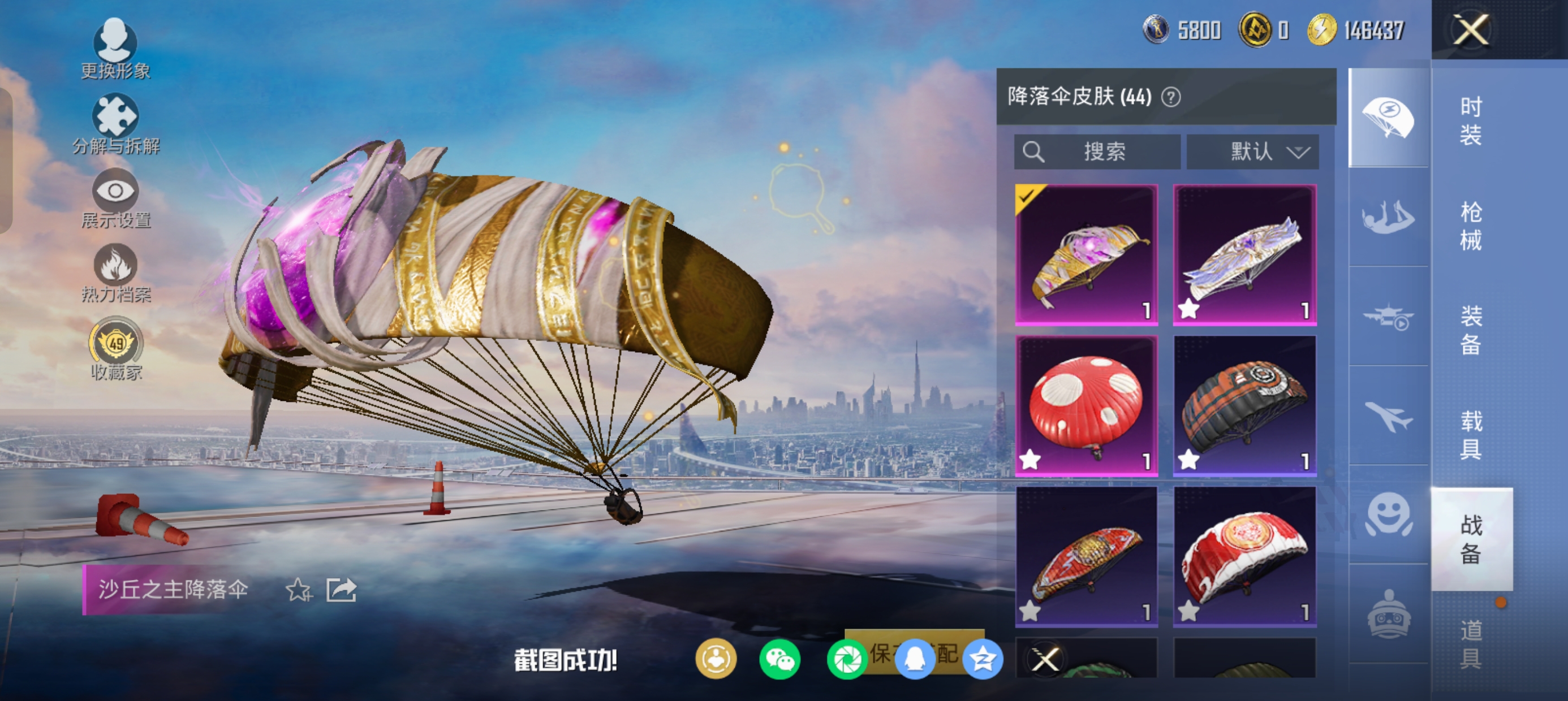Switch to the 枪械 firearms tab
1568x701 pixels.
point(1471,225)
